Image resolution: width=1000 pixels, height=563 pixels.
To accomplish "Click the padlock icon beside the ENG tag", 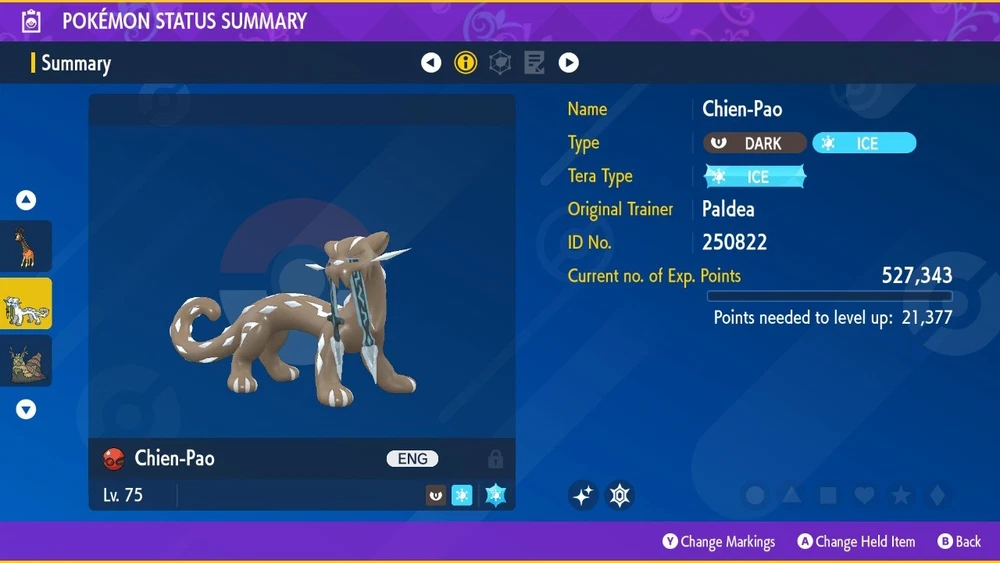I will [x=495, y=459].
